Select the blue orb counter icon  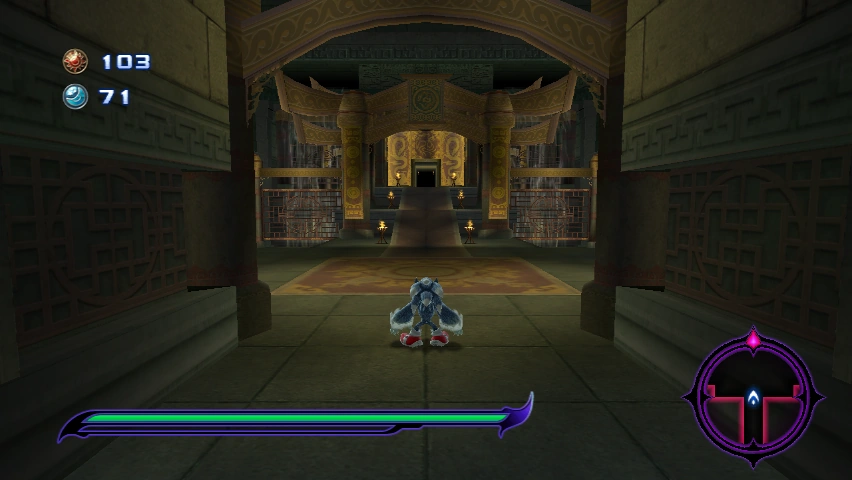75,97
